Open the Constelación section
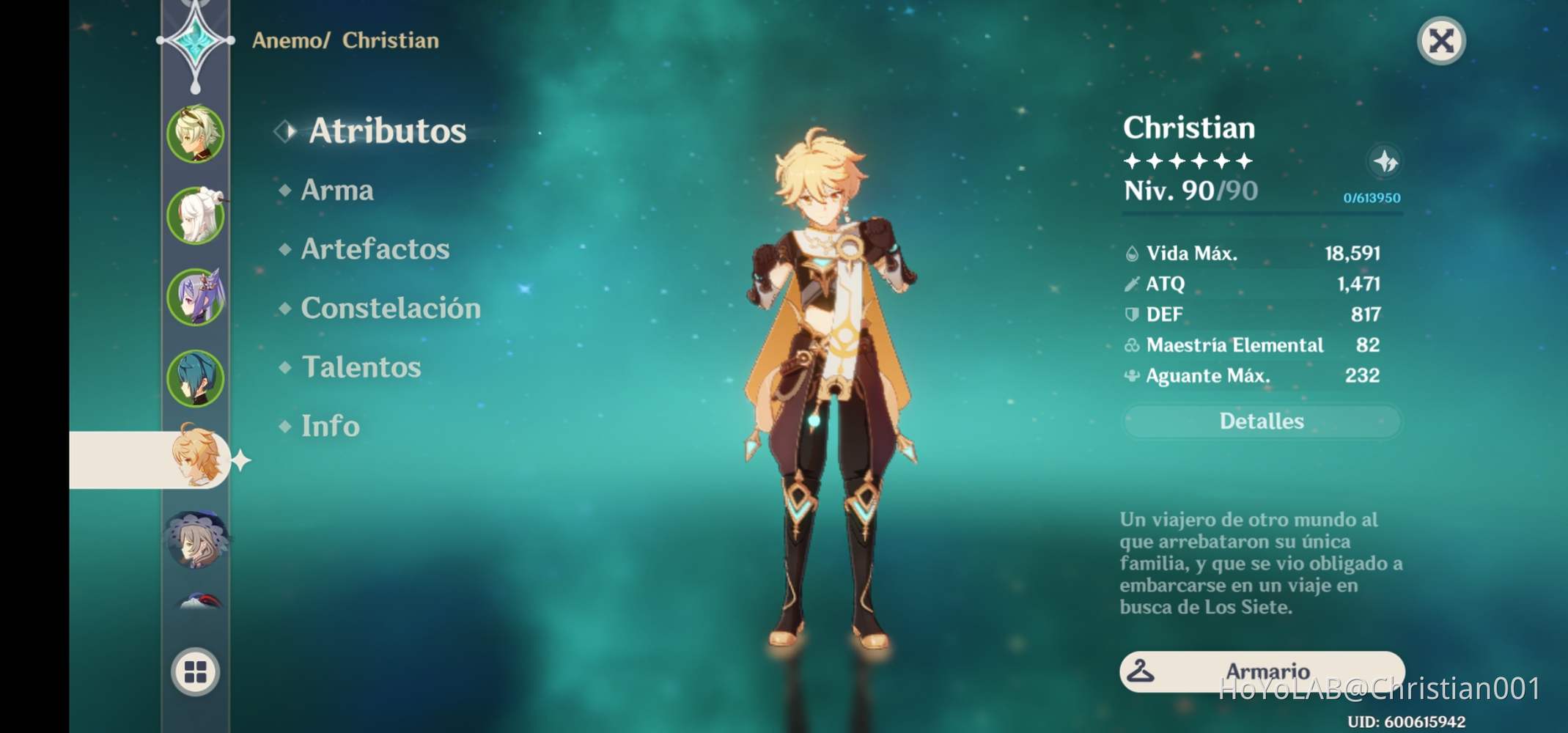Viewport: 1568px width, 733px height. (x=391, y=309)
